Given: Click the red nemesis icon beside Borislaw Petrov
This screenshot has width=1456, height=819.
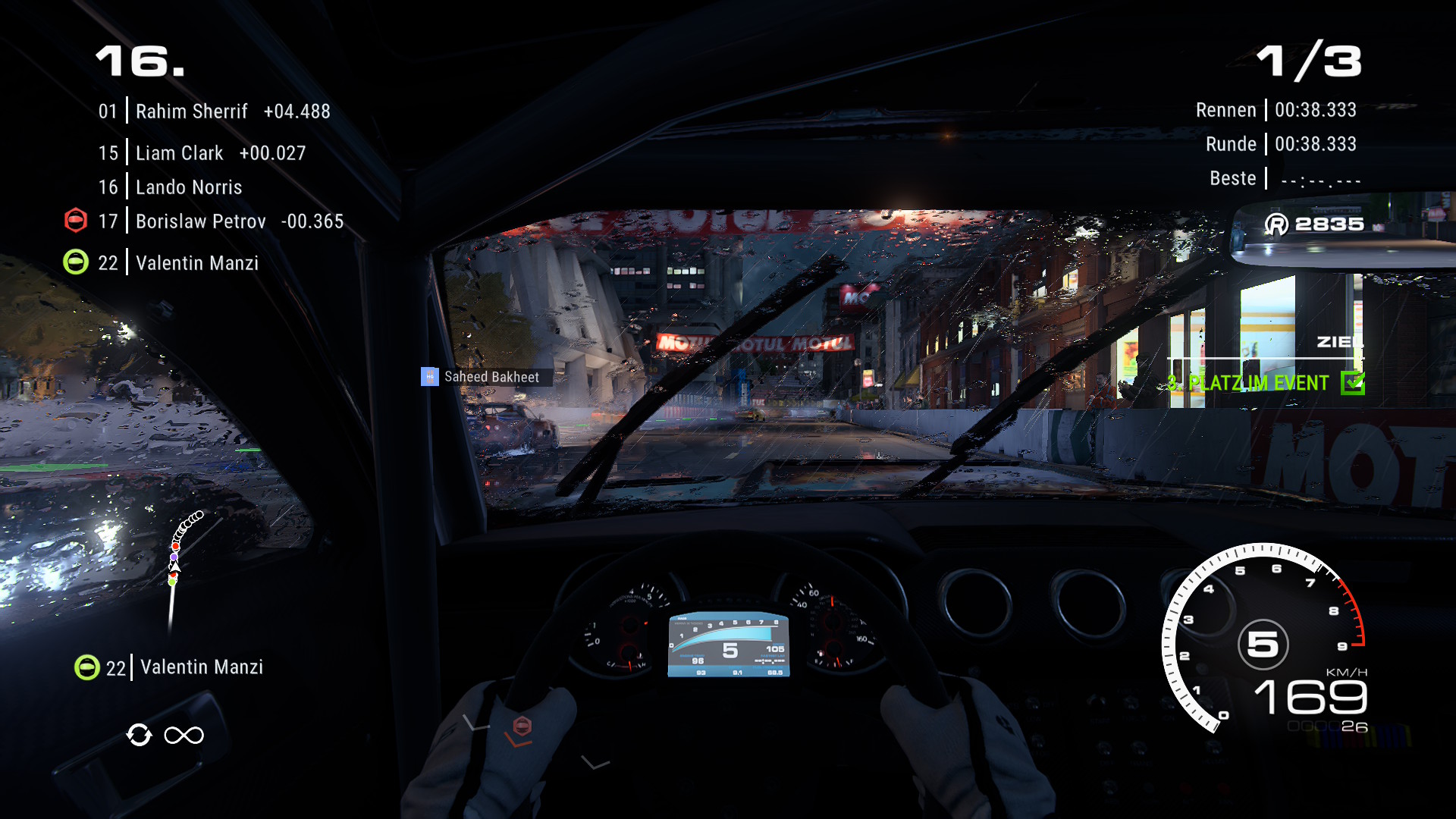Looking at the screenshot, I should pos(76,221).
